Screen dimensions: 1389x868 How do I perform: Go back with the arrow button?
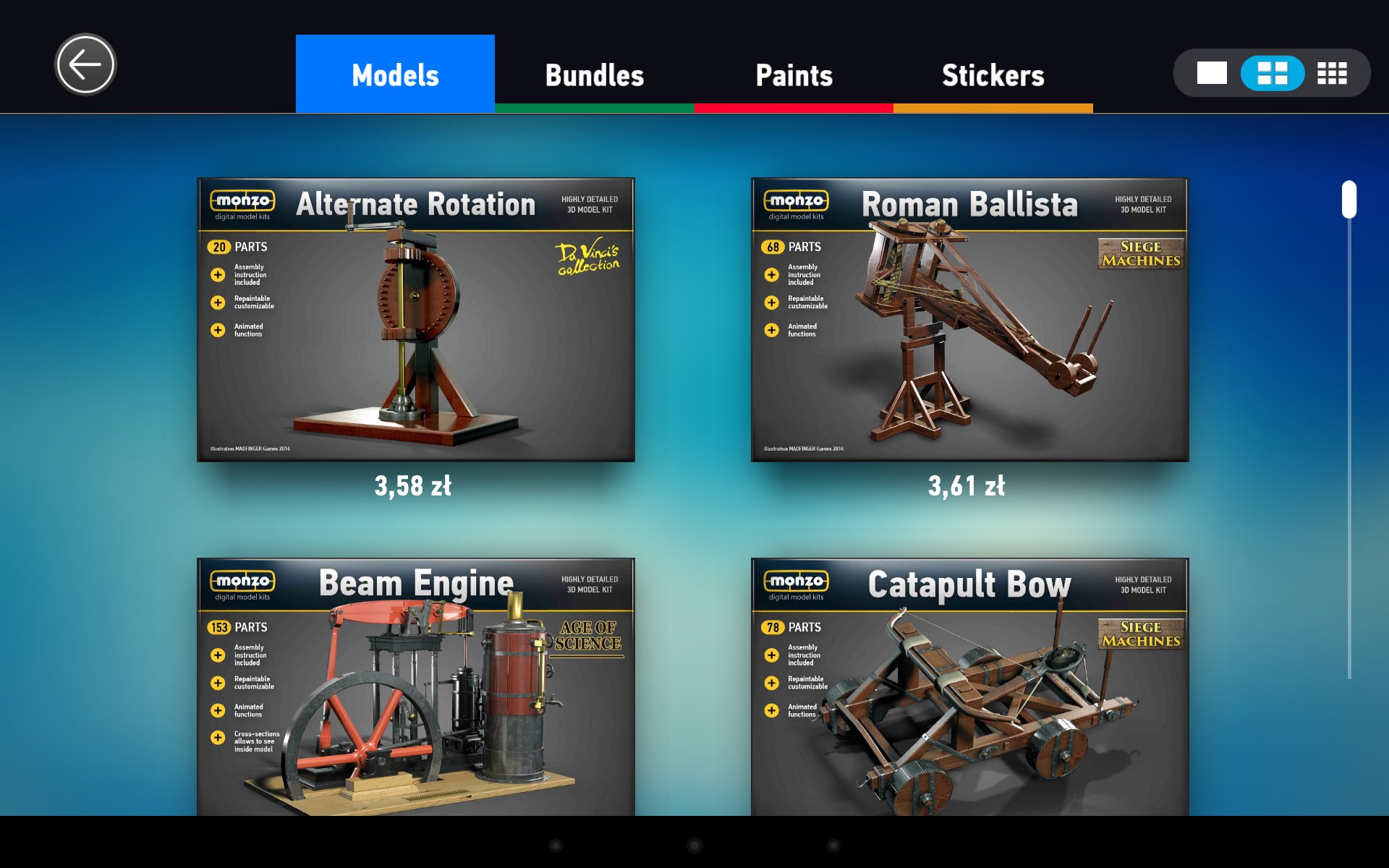[85, 65]
